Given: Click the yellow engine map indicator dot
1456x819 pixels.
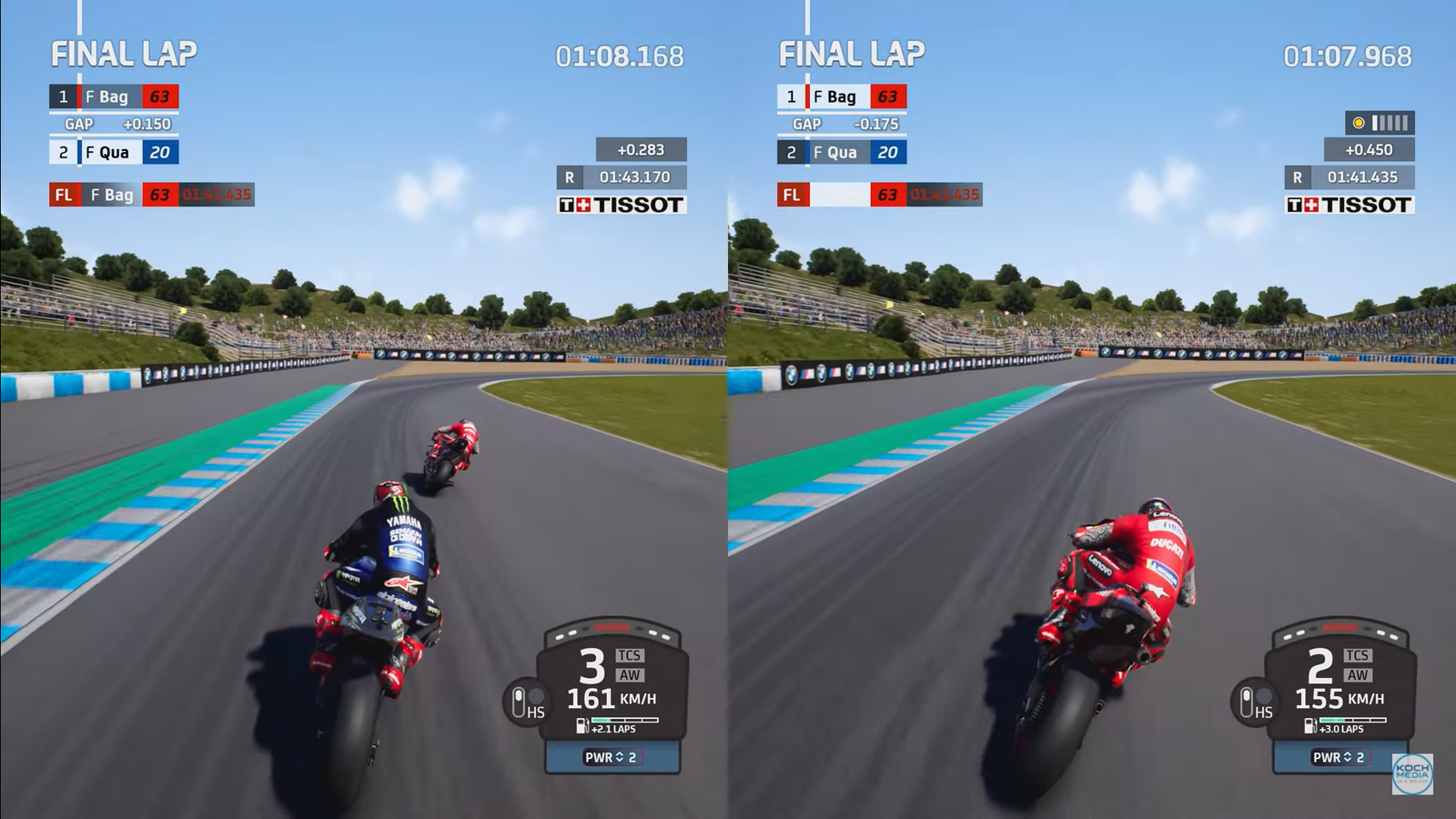Looking at the screenshot, I should (1359, 121).
